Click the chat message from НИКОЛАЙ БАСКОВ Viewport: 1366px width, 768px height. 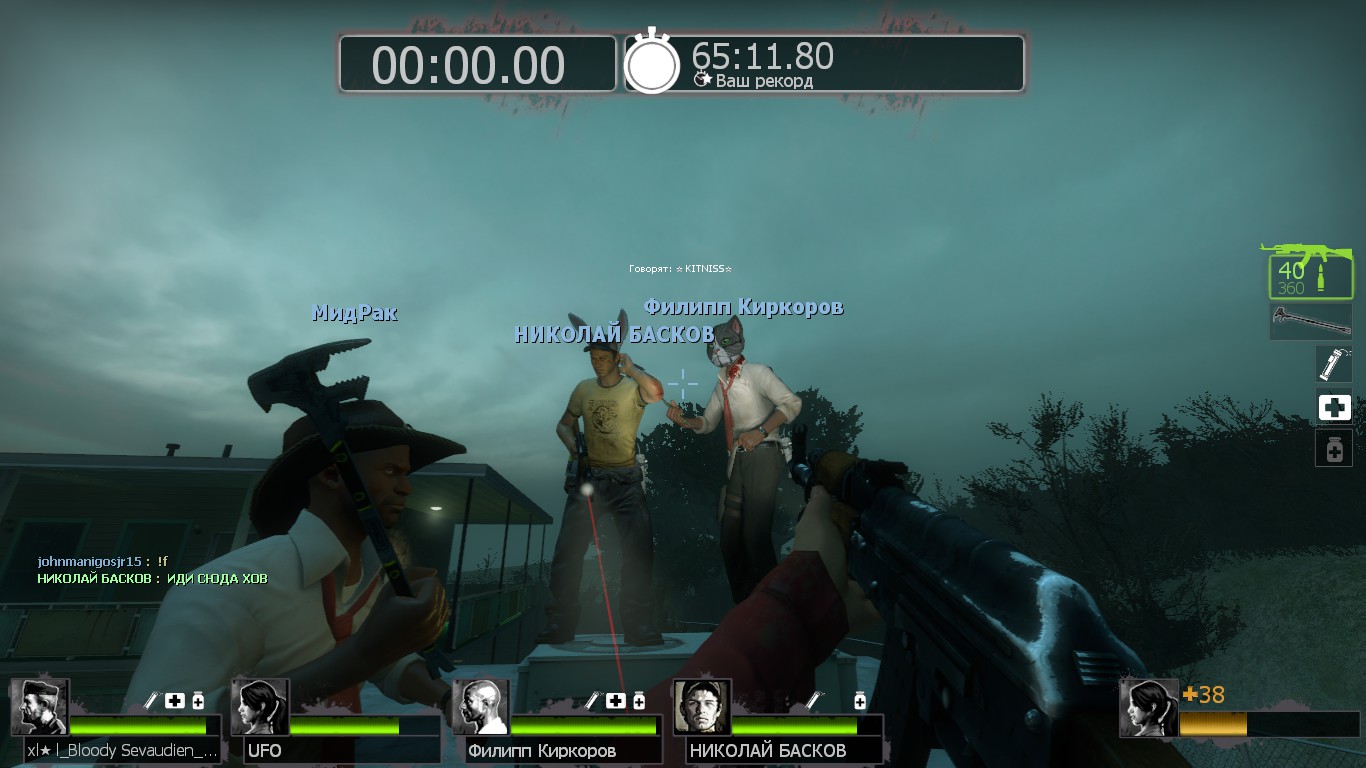(x=152, y=579)
